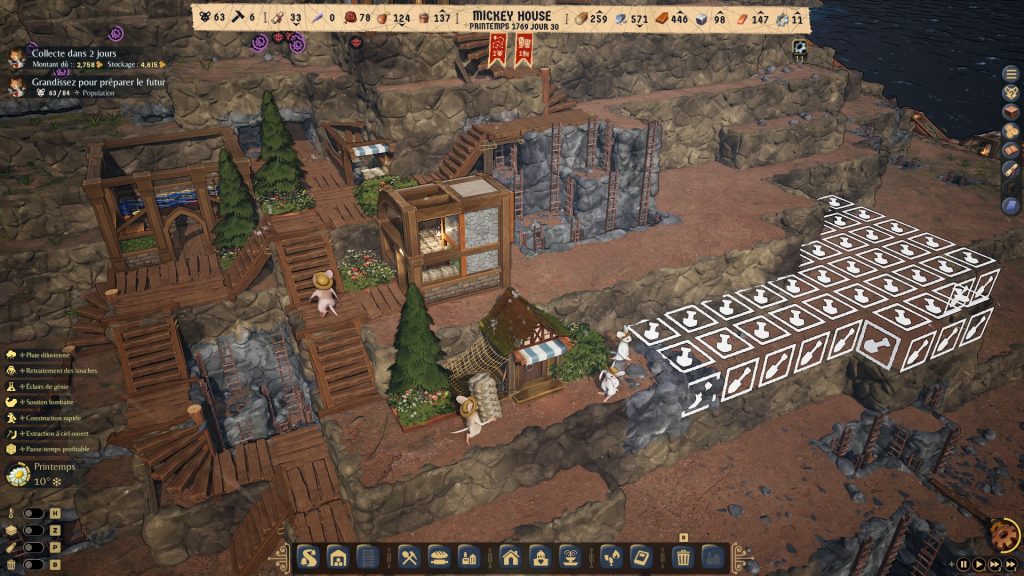Open the warehouse building category
This screenshot has height=576, width=1024.
click(x=338, y=557)
